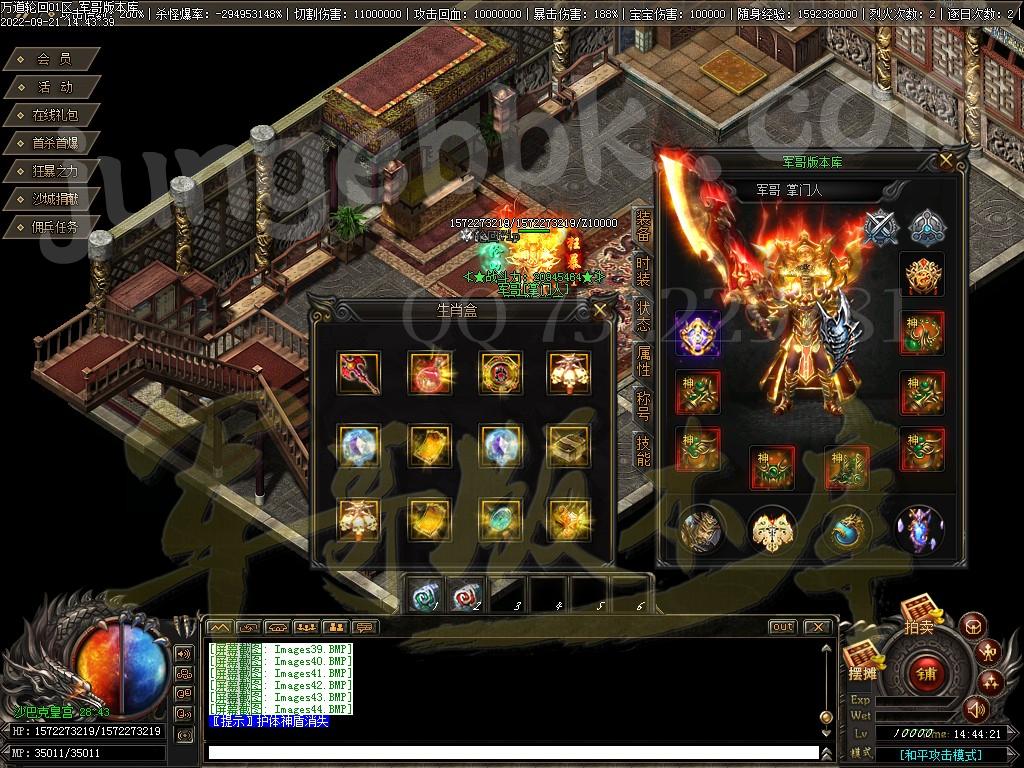1024x768 pixels.
Task: Close the character equipment panel
Action: [946, 160]
